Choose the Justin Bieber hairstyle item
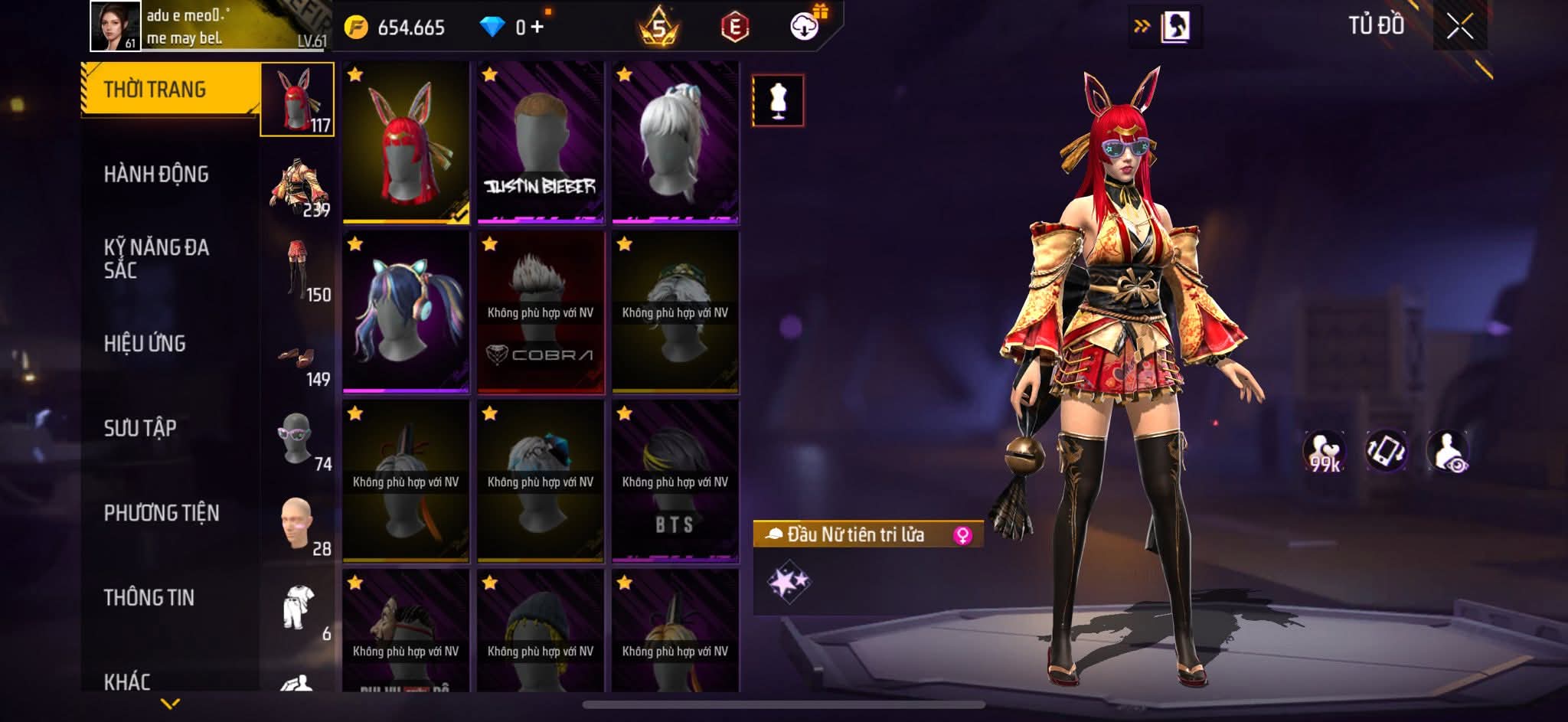This screenshot has width=1568, height=722. click(x=541, y=143)
